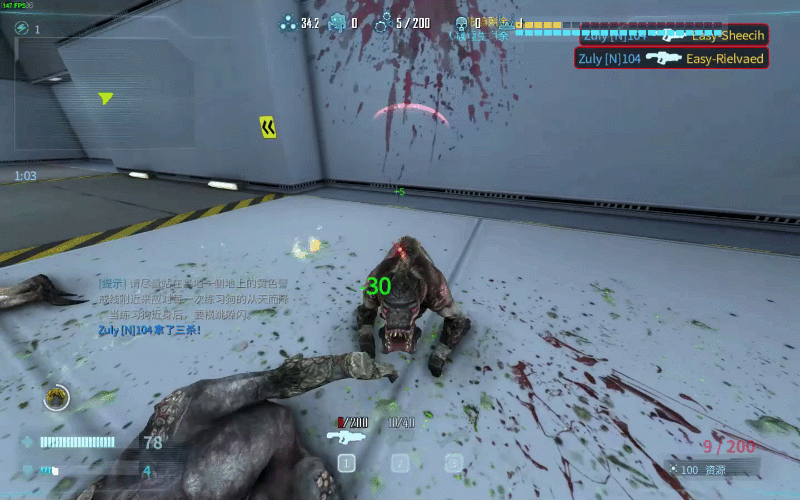This screenshot has width=800, height=500.
Task: Select weapon slot 1
Action: [x=346, y=463]
